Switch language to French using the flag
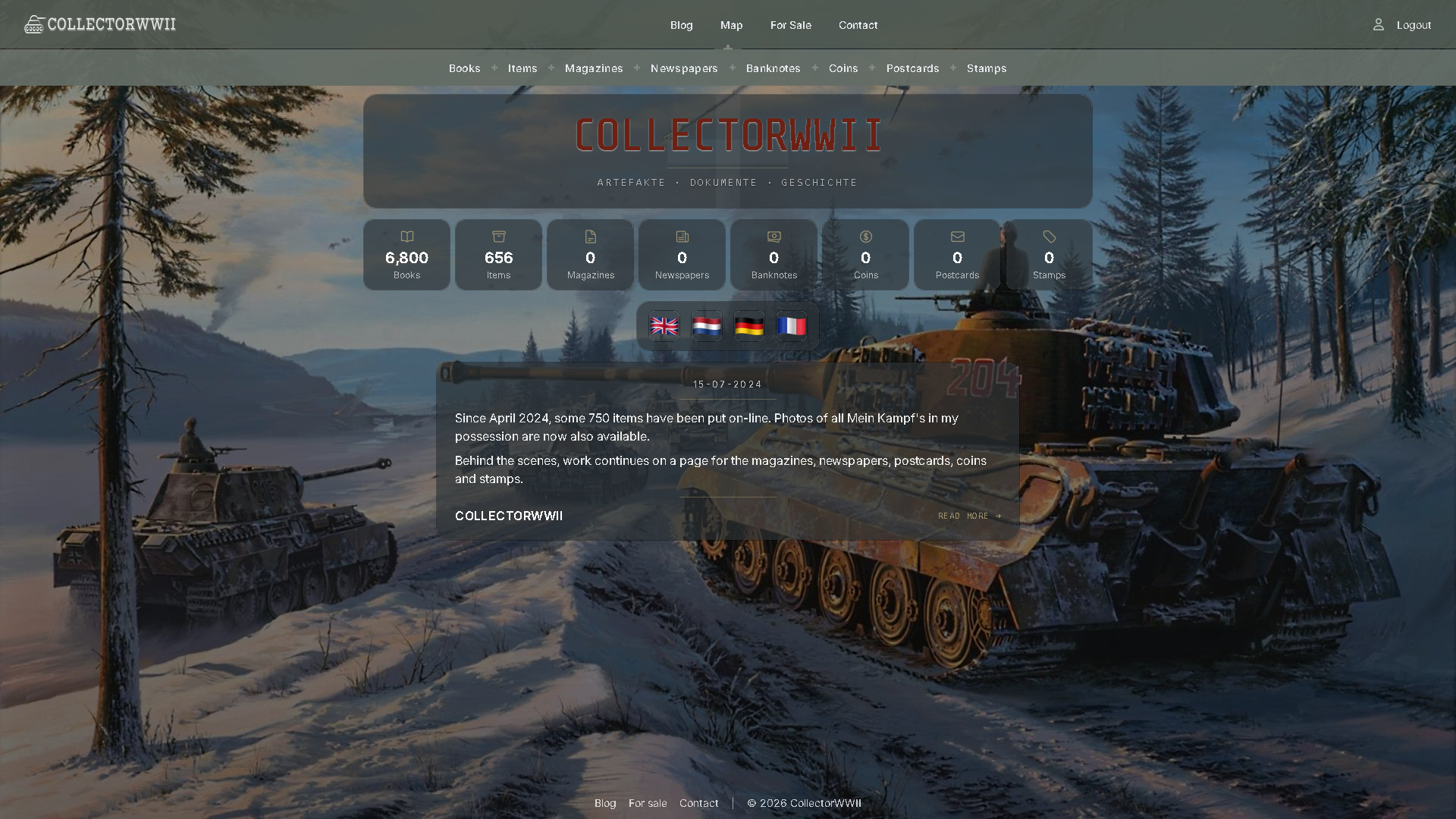 click(791, 326)
